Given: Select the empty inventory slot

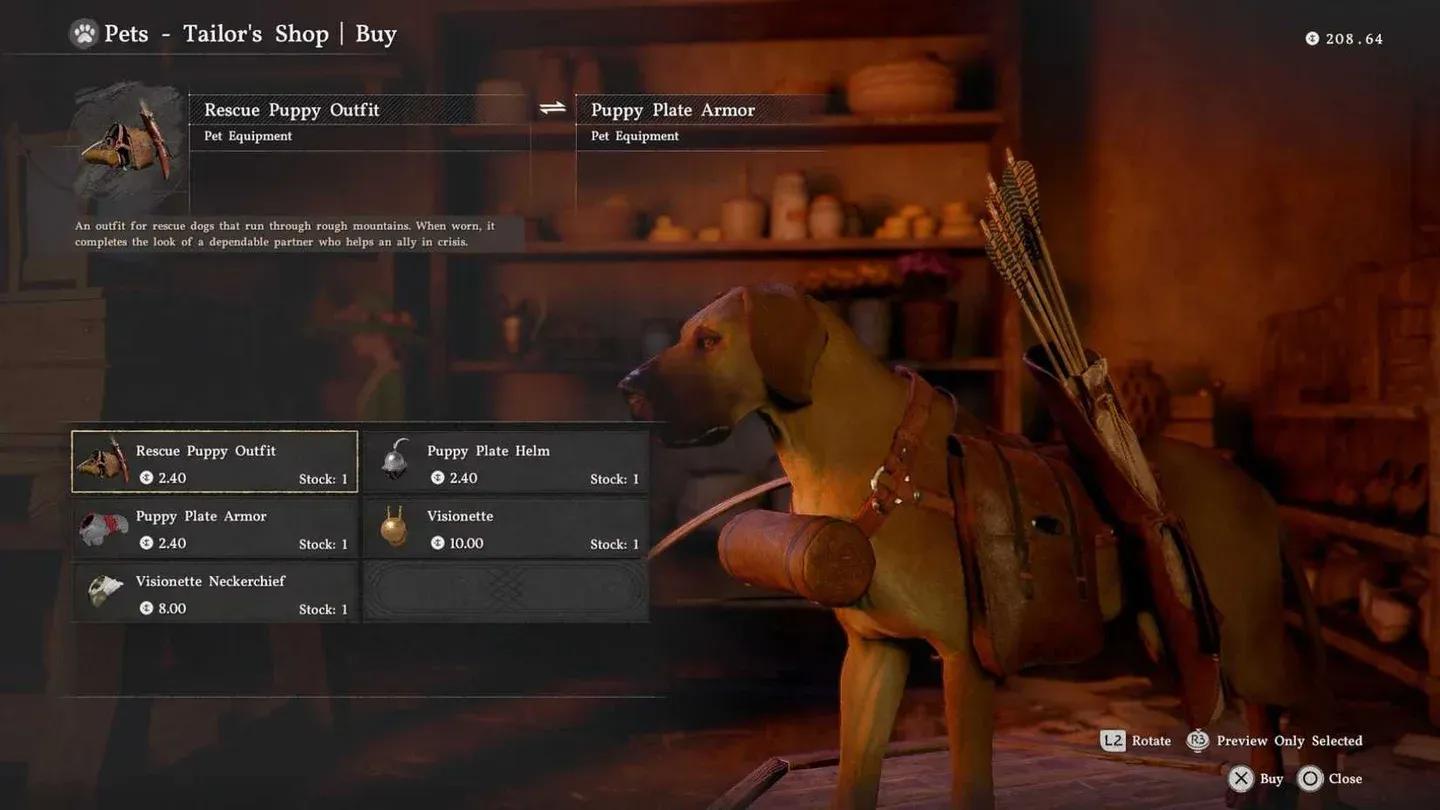Looking at the screenshot, I should [x=505, y=592].
